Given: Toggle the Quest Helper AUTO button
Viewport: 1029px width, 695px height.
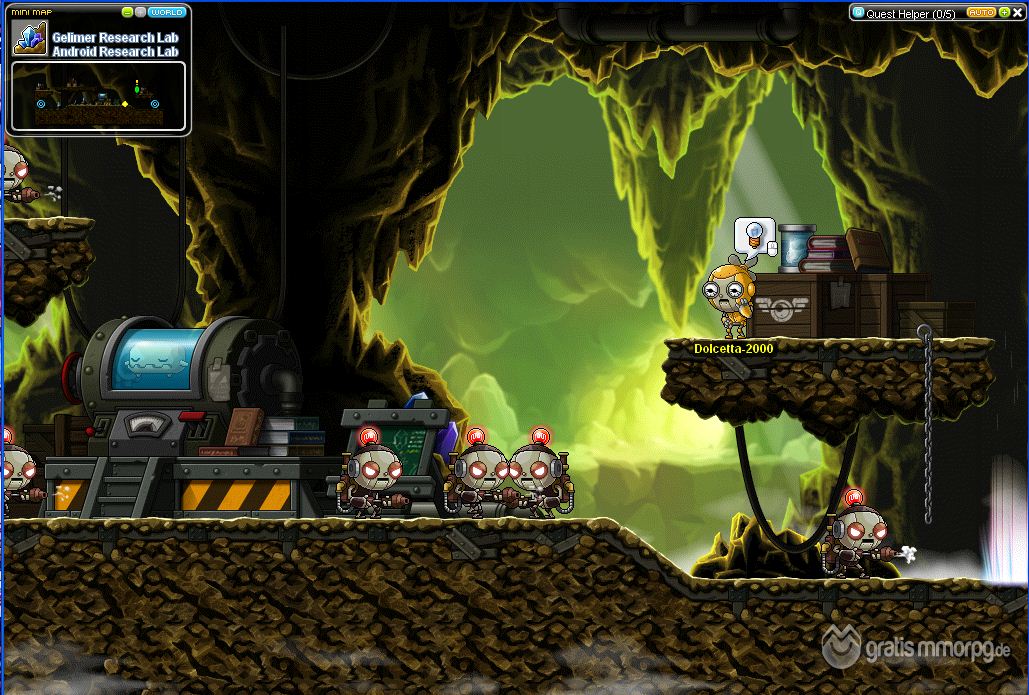Looking at the screenshot, I should pyautogui.click(x=980, y=13).
